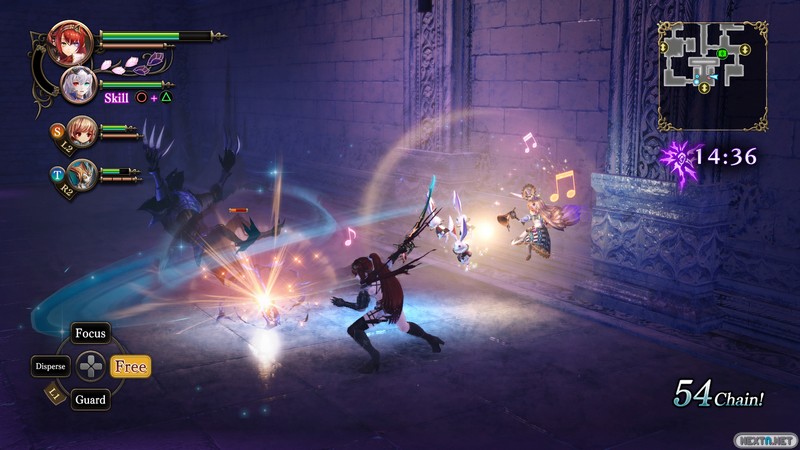Select the silver-haired partner portrait
800x450 pixels.
point(79,84)
